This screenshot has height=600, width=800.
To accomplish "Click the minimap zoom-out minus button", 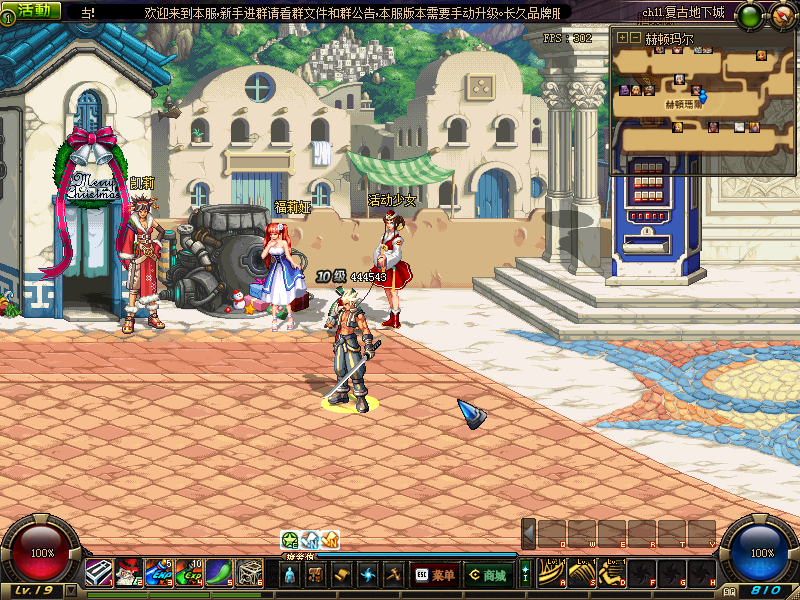I will pos(634,37).
